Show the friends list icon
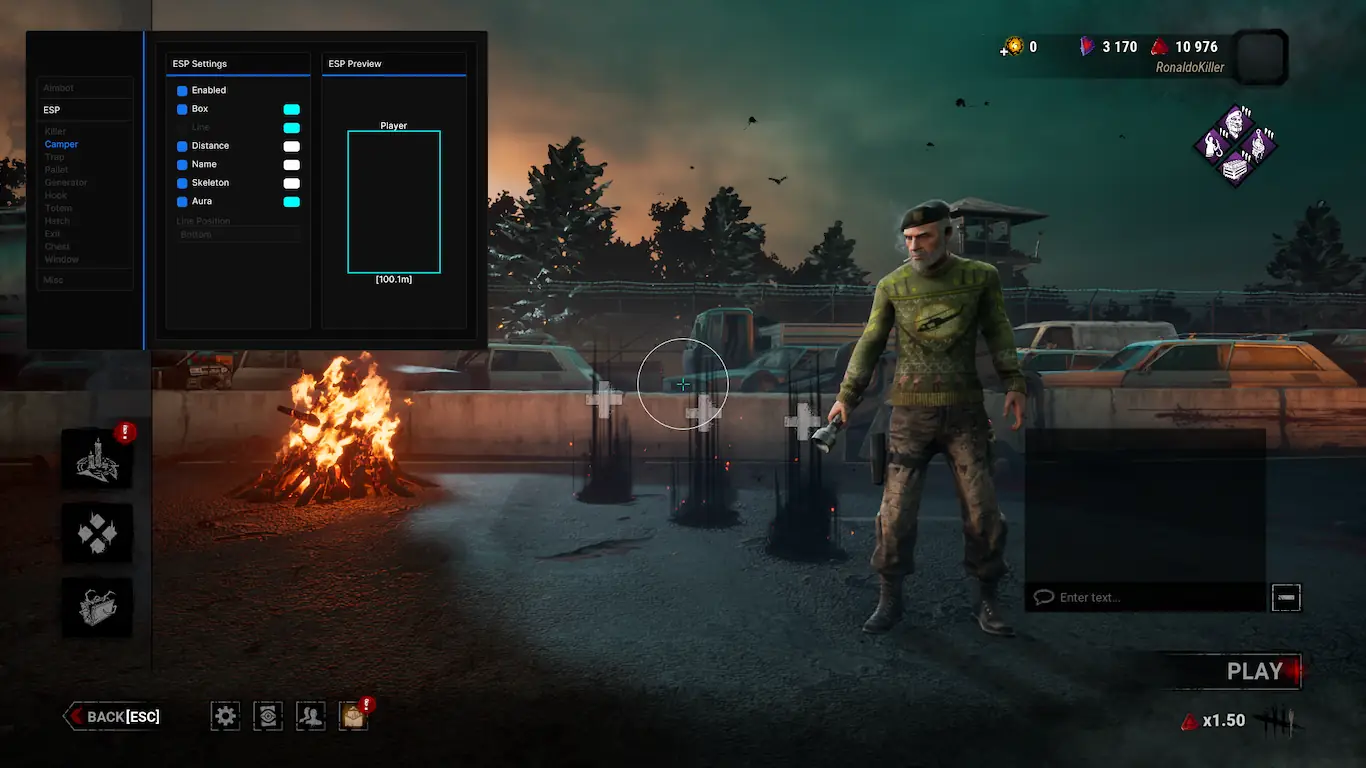The width and height of the screenshot is (1366, 768). pos(311,715)
